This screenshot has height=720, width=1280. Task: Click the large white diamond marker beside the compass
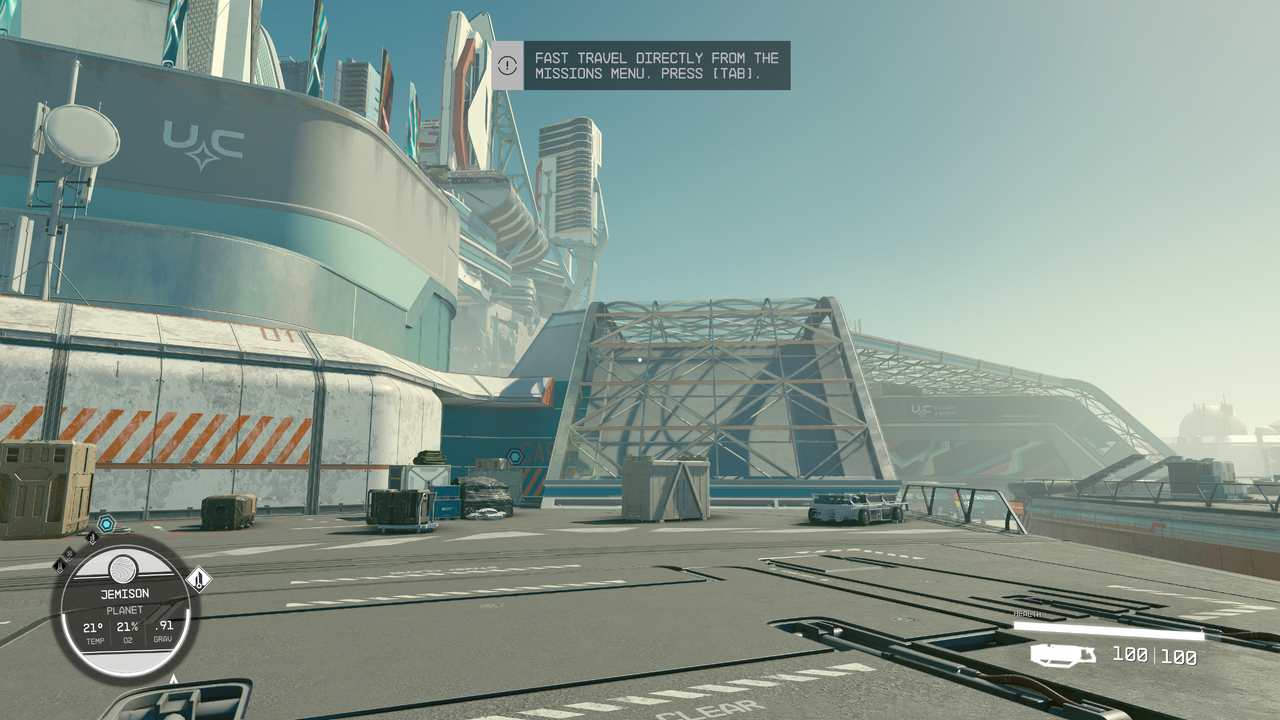[x=199, y=579]
